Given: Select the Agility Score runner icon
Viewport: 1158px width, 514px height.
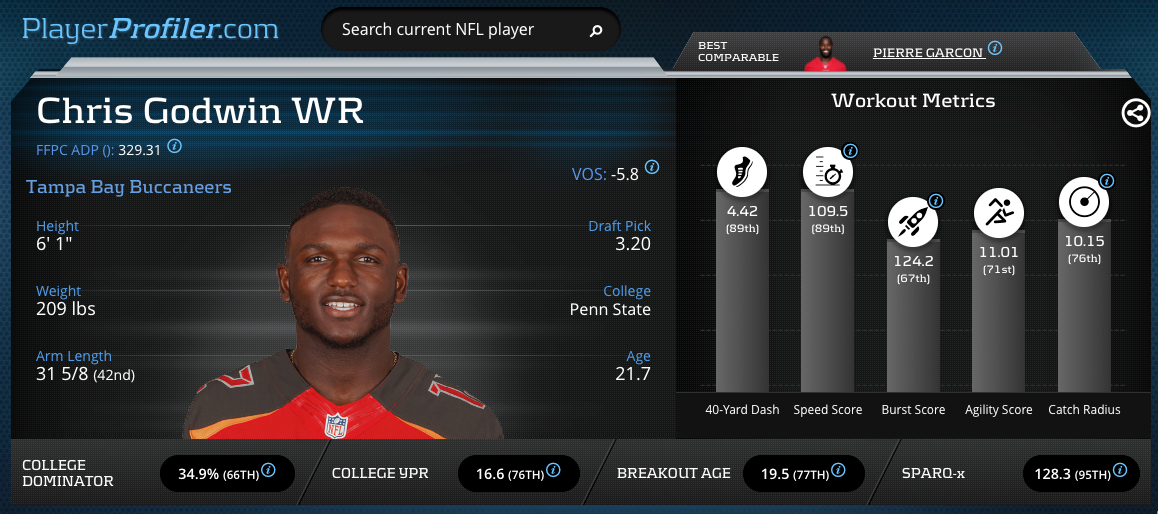Looking at the screenshot, I should (x=999, y=211).
